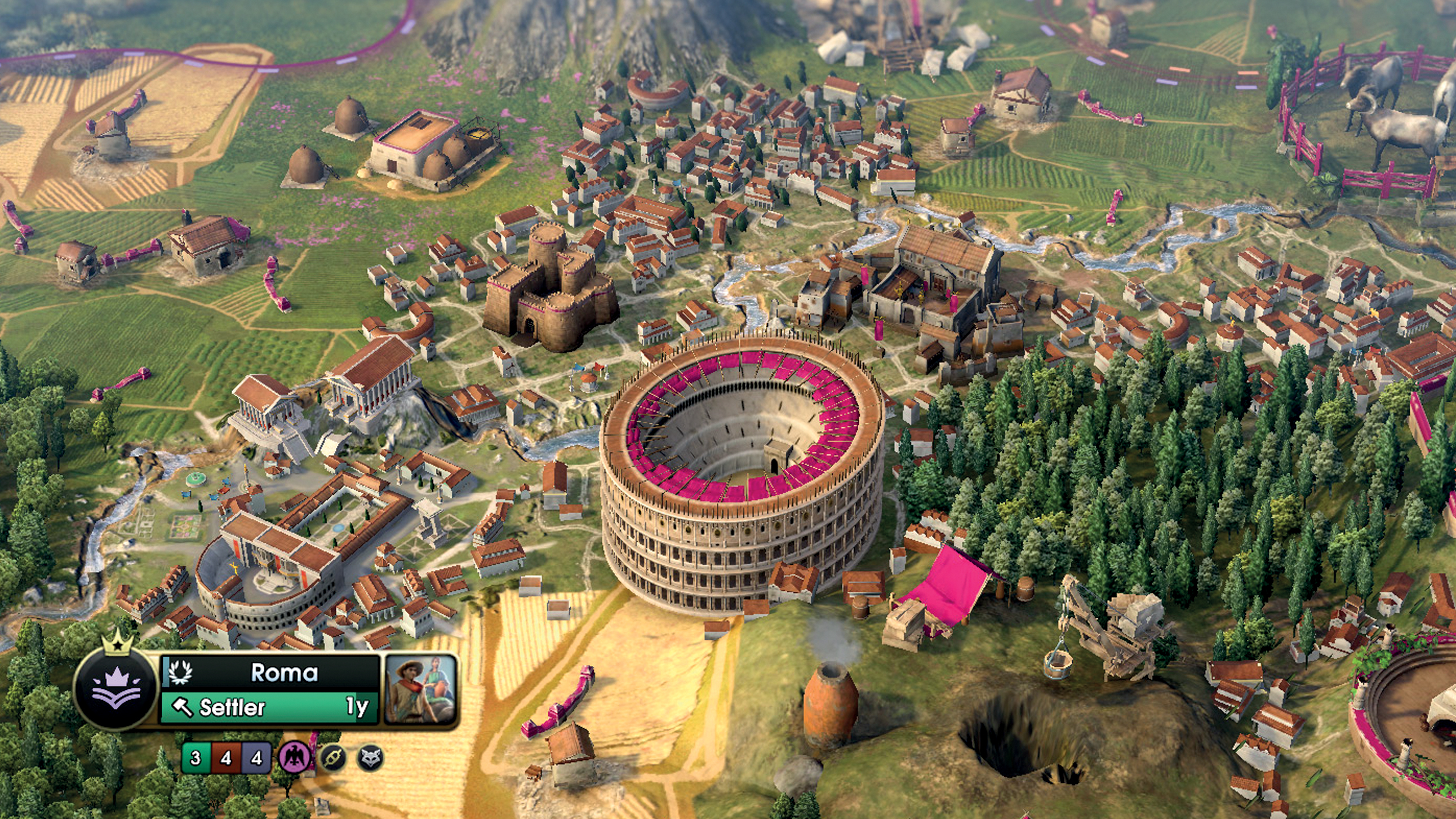Select the Roma city name banner
The width and height of the screenshot is (1456, 819).
(271, 672)
